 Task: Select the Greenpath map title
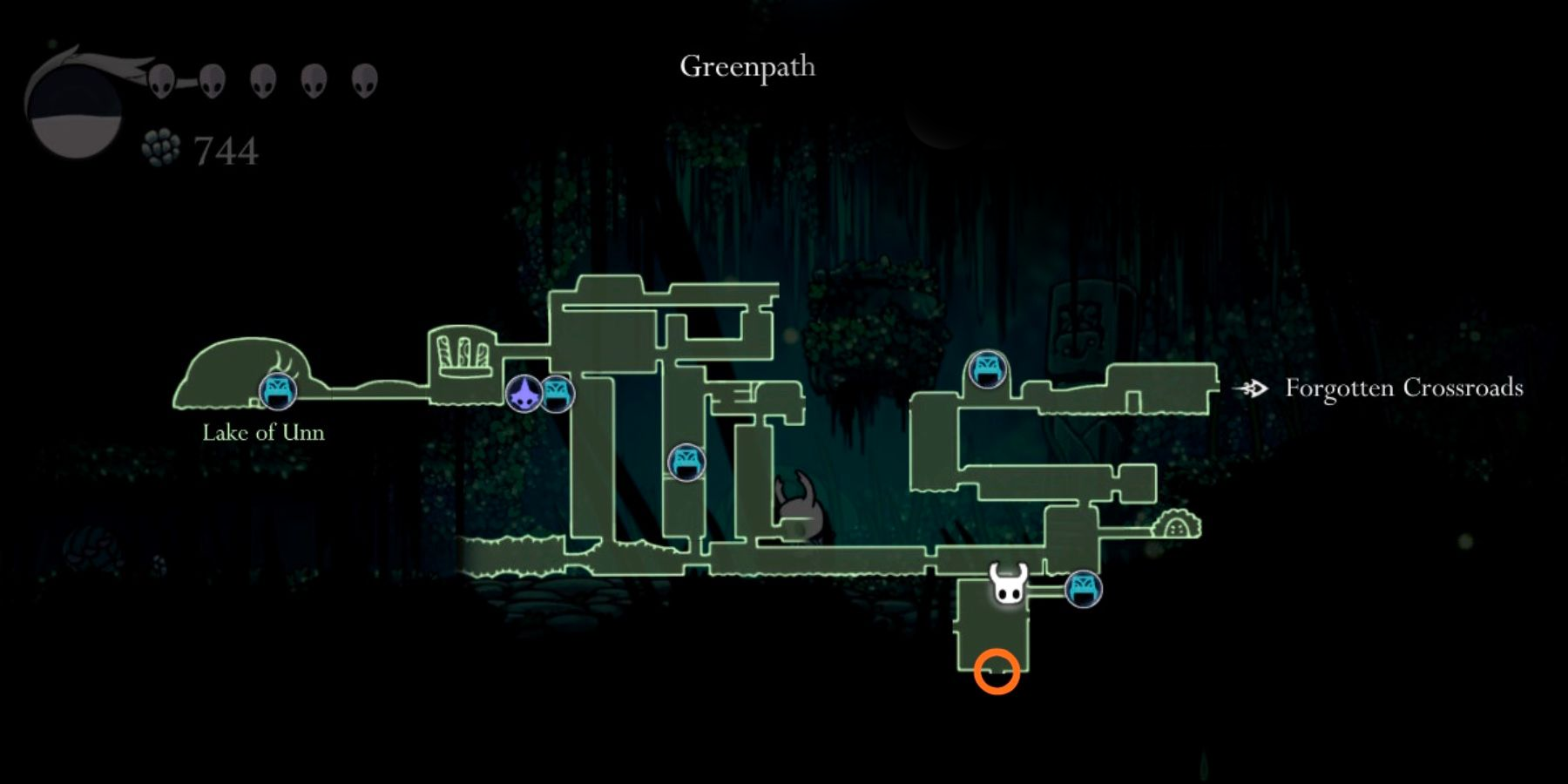pyautogui.click(x=749, y=67)
